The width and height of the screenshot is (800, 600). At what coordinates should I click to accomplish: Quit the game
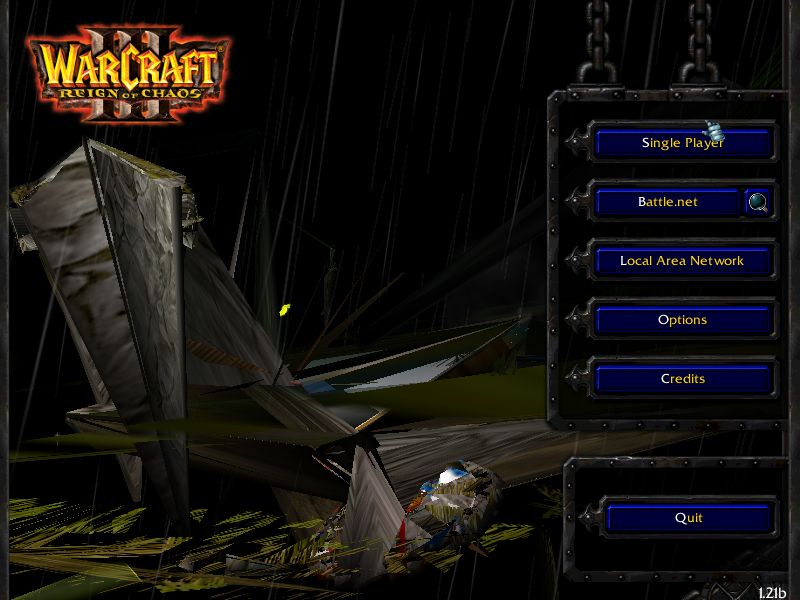point(689,518)
